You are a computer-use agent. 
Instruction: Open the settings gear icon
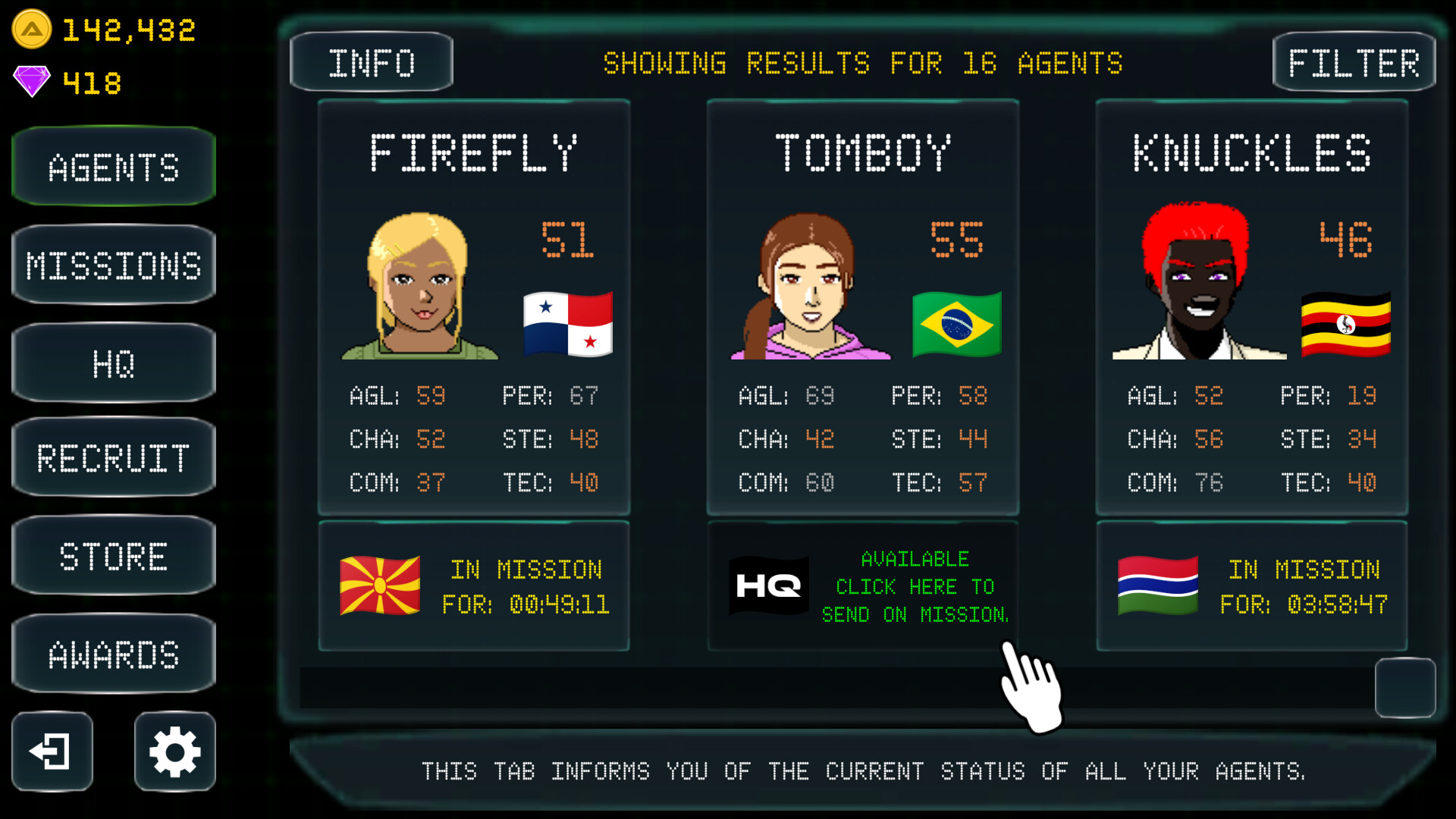174,752
